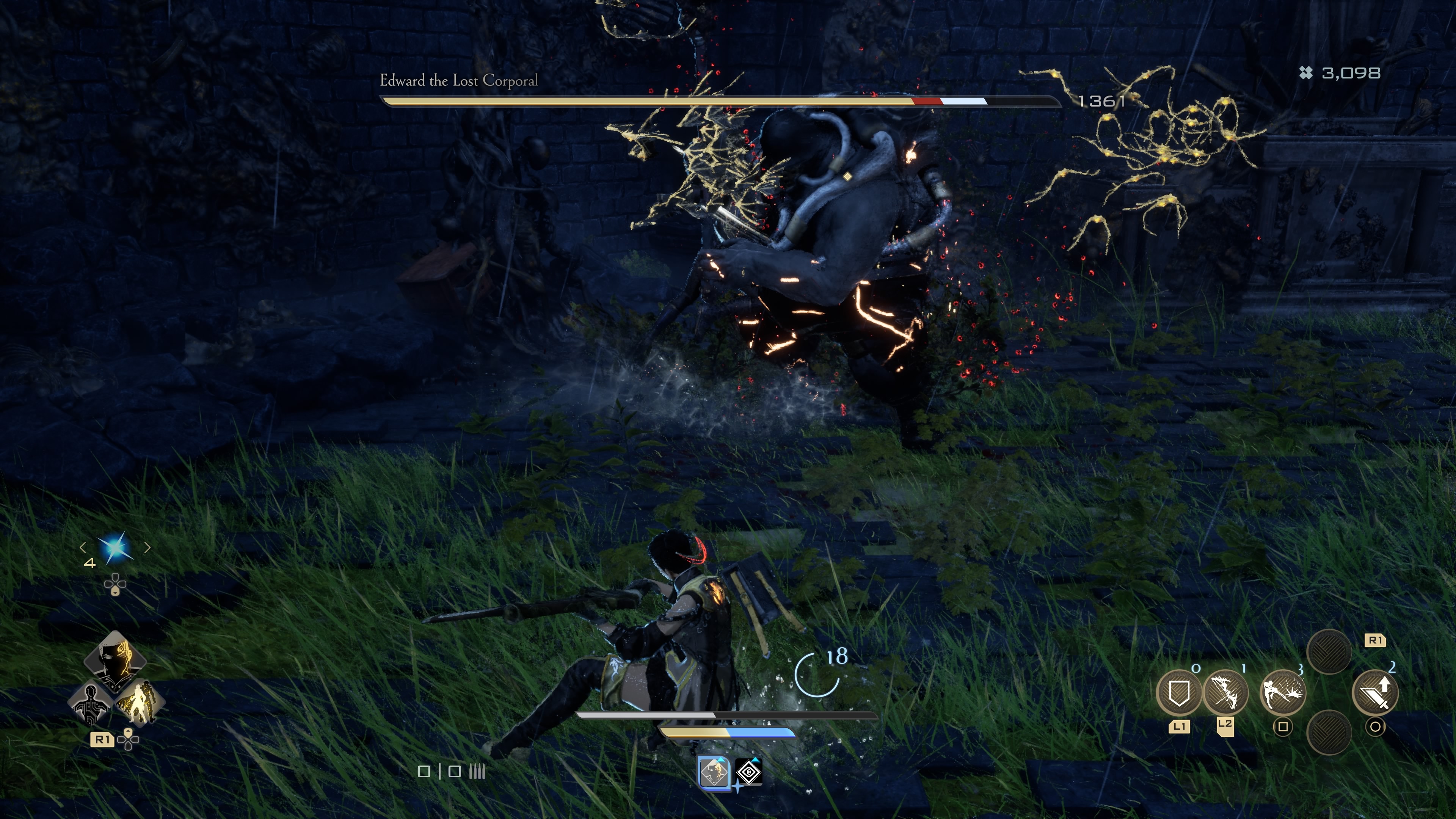Cycle to the previous quick item

click(x=83, y=547)
